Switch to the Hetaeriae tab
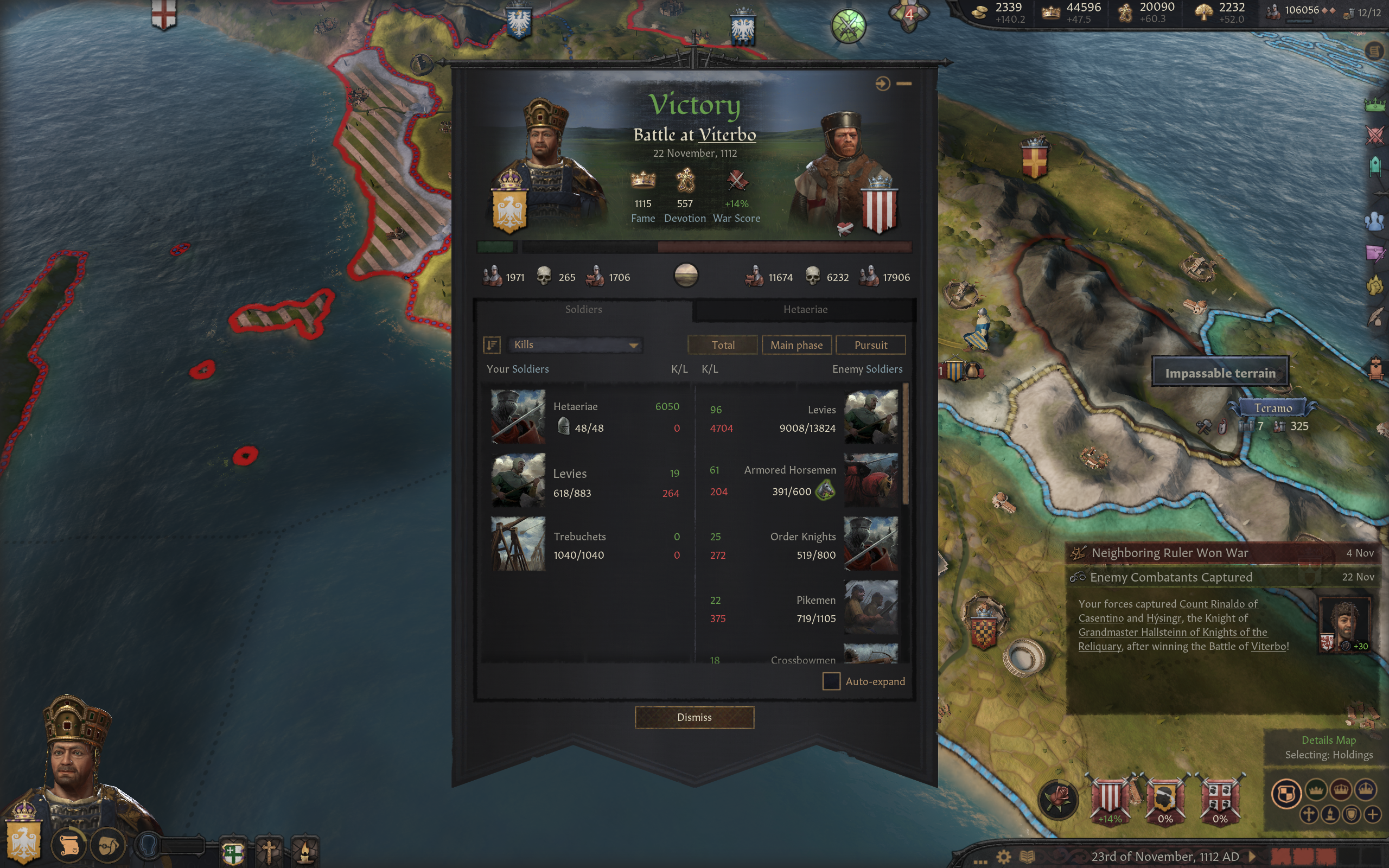This screenshot has height=868, width=1389. point(805,309)
